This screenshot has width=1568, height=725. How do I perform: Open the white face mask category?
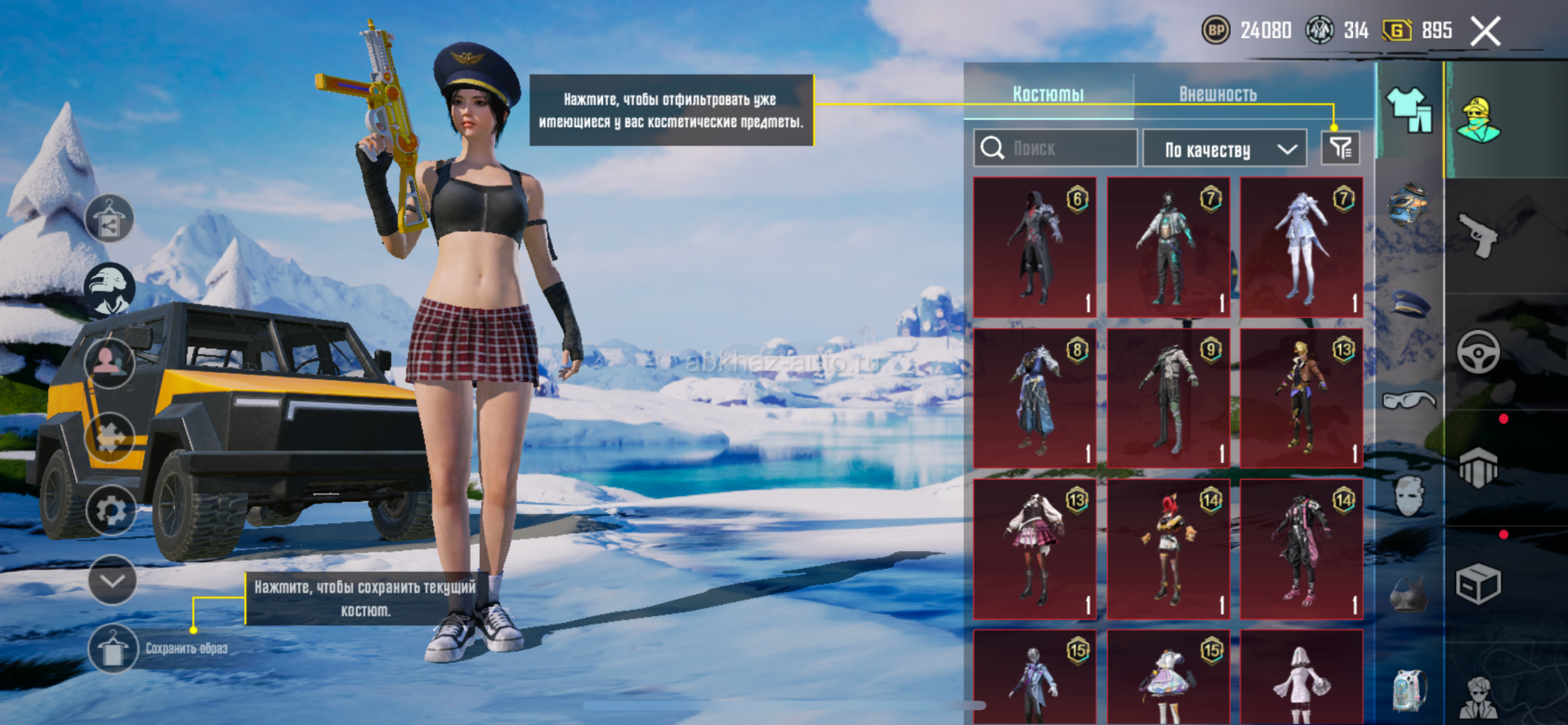(x=1409, y=495)
